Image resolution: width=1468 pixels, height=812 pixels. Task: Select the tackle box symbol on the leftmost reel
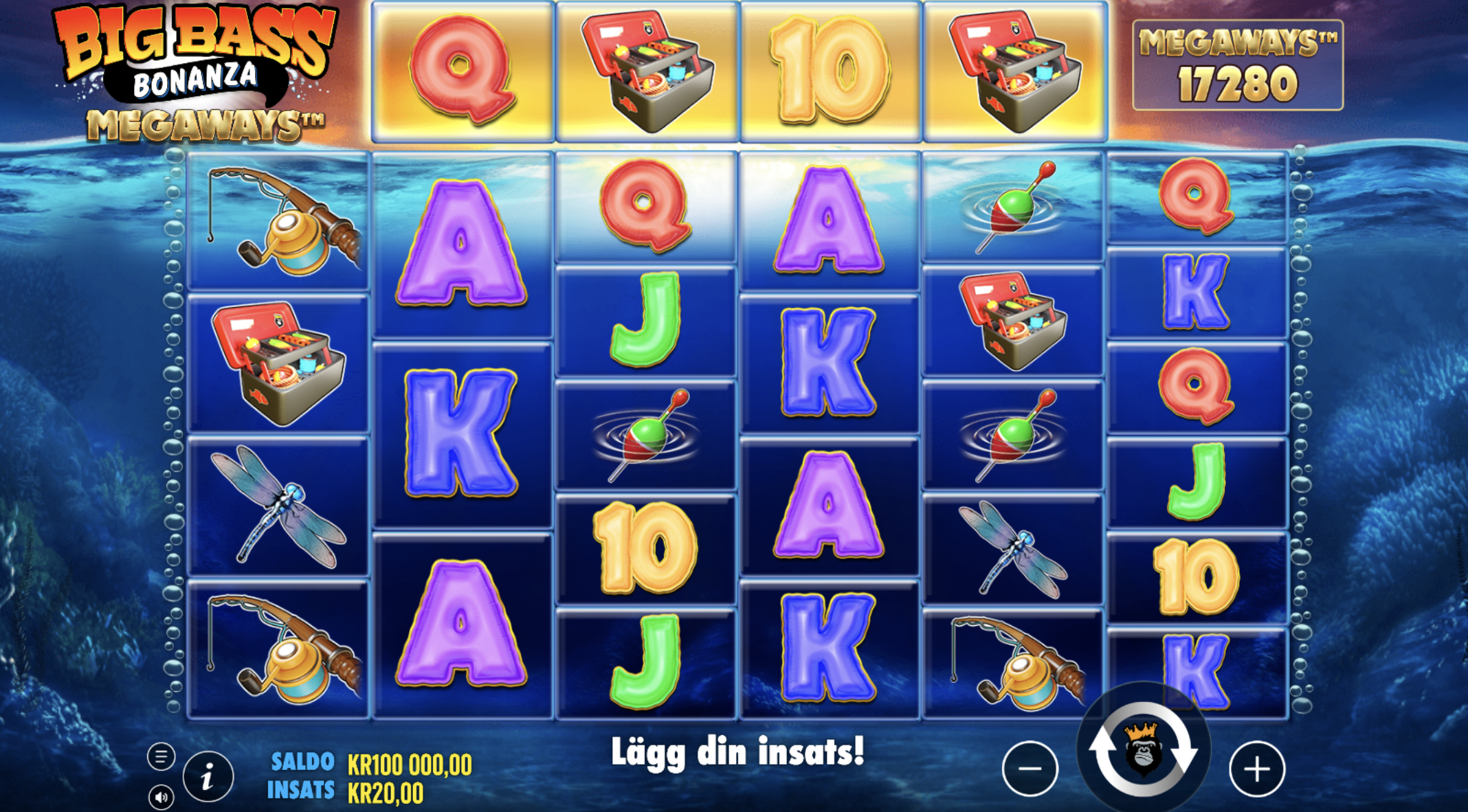278,361
